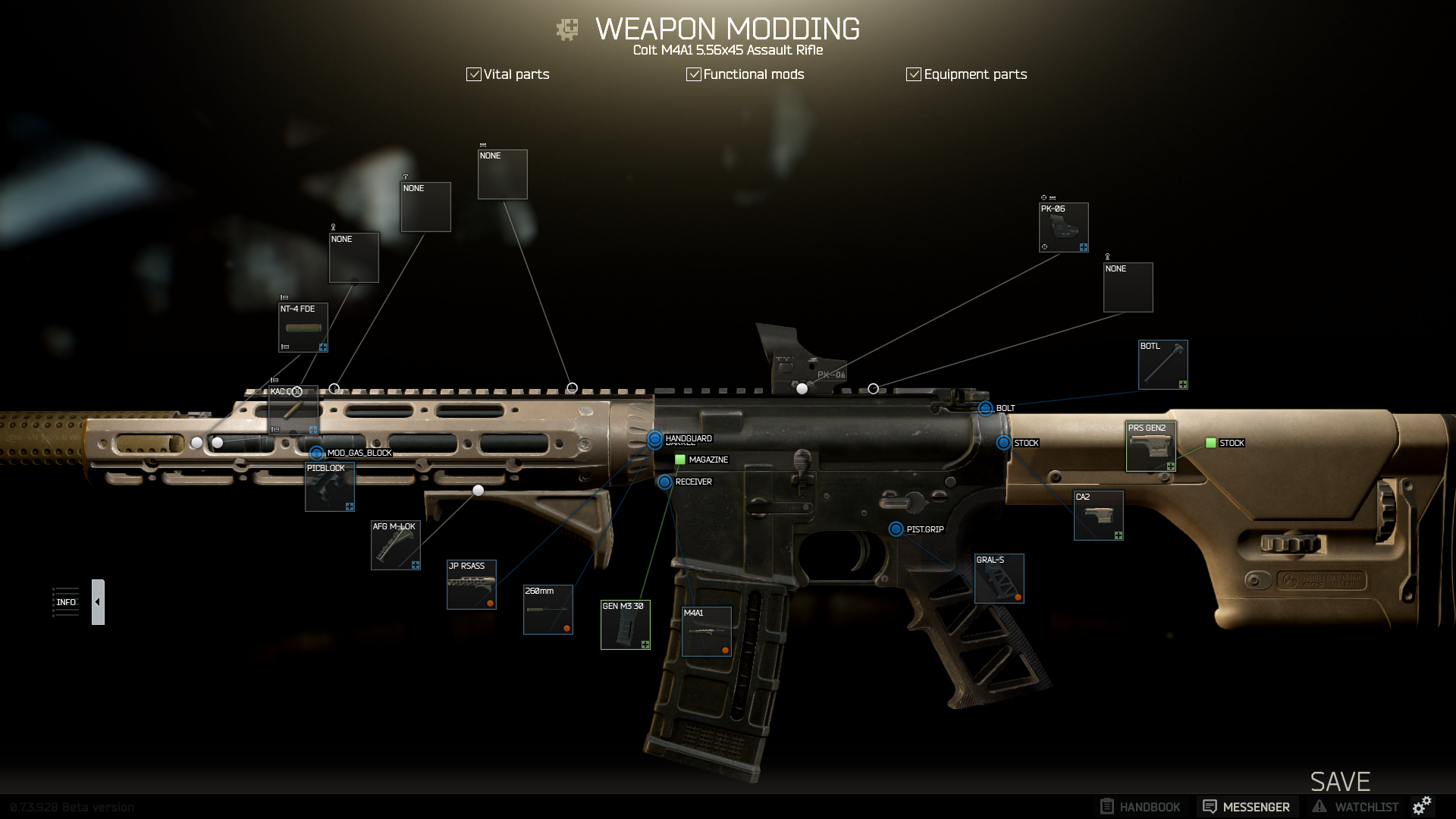Choose the BOTL charging handle slot
Screen dimensions: 1456x819
[1163, 365]
